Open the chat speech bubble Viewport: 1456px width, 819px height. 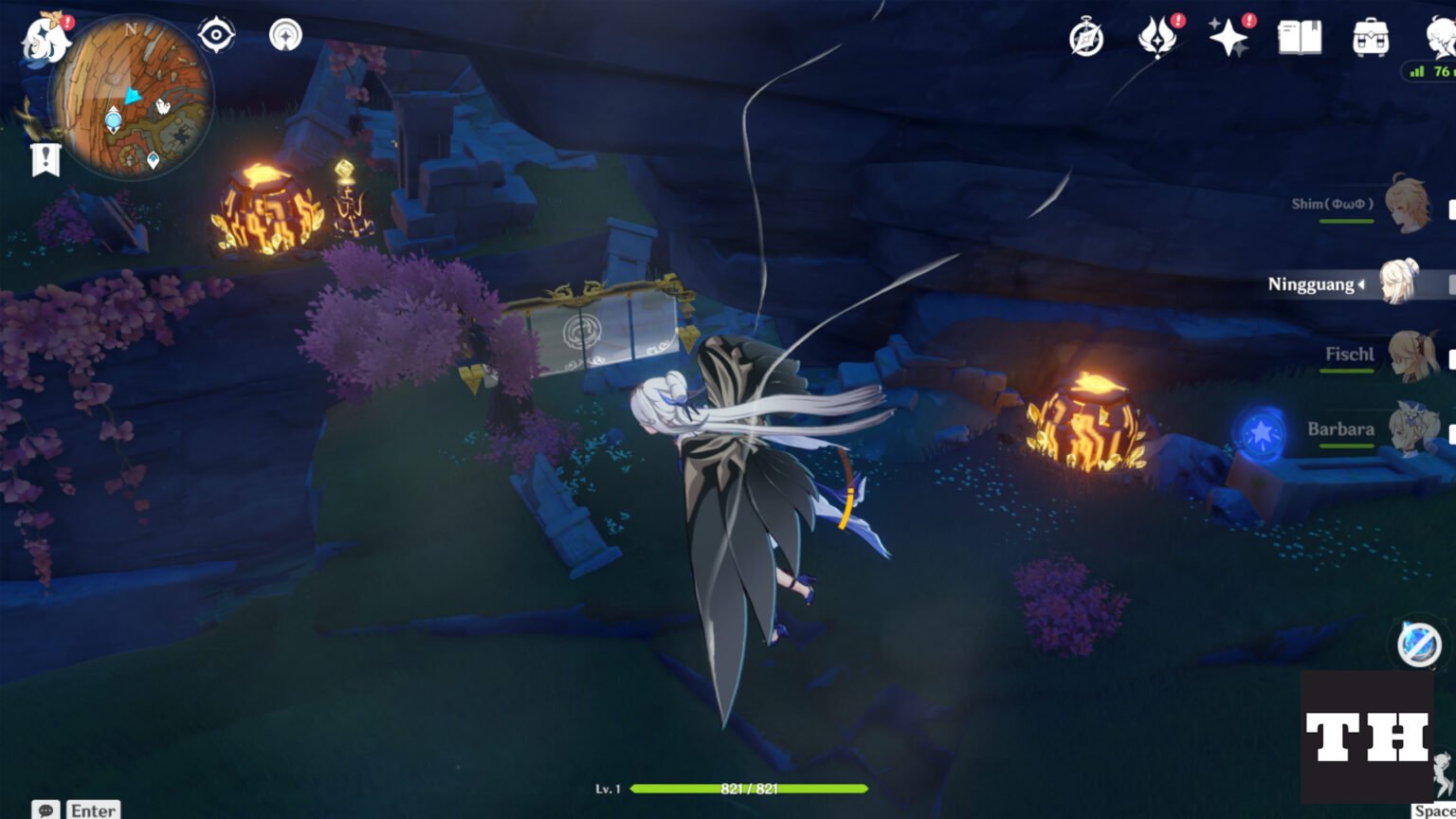point(45,810)
